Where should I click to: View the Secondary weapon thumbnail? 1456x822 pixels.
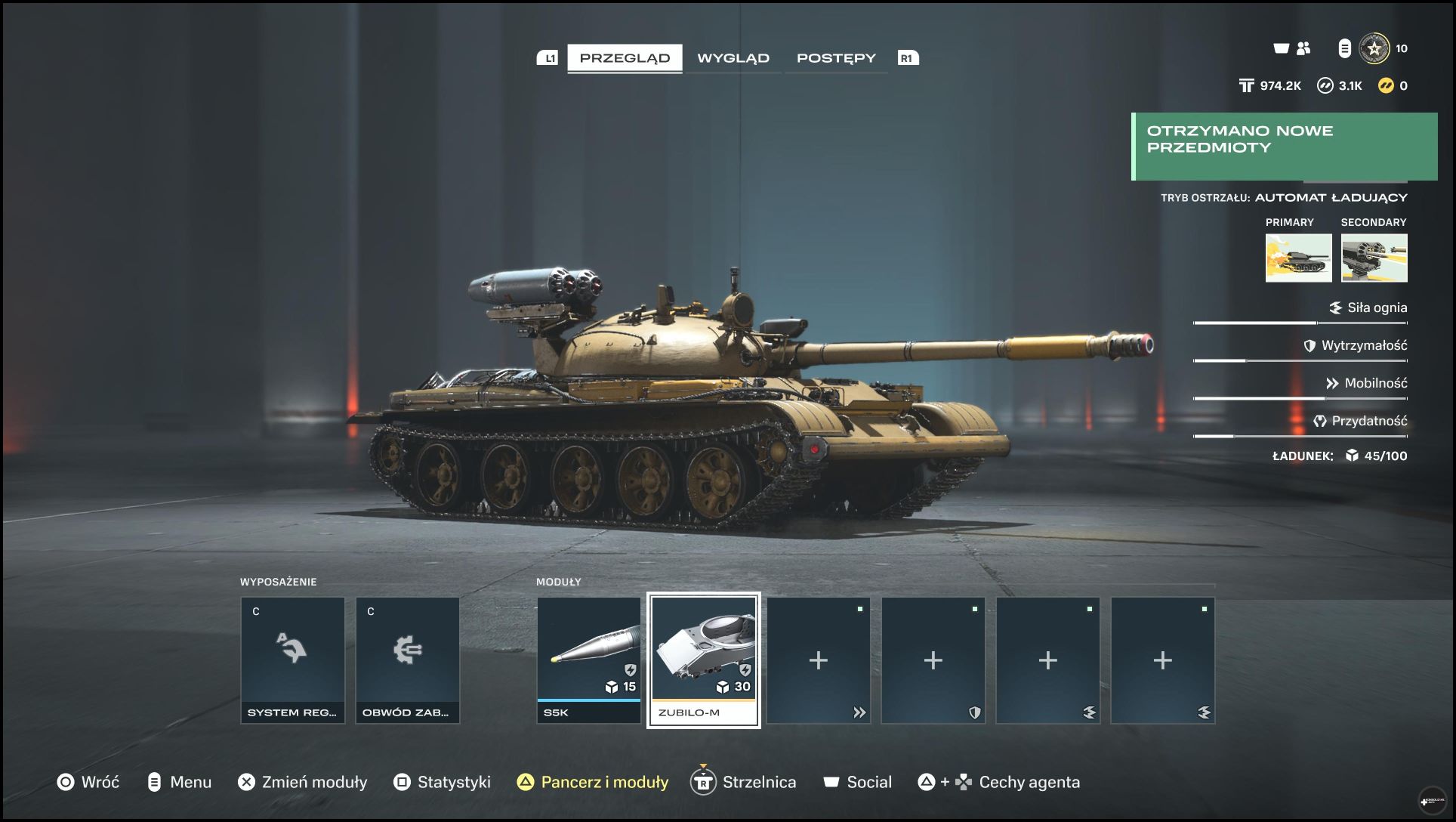pos(1374,258)
